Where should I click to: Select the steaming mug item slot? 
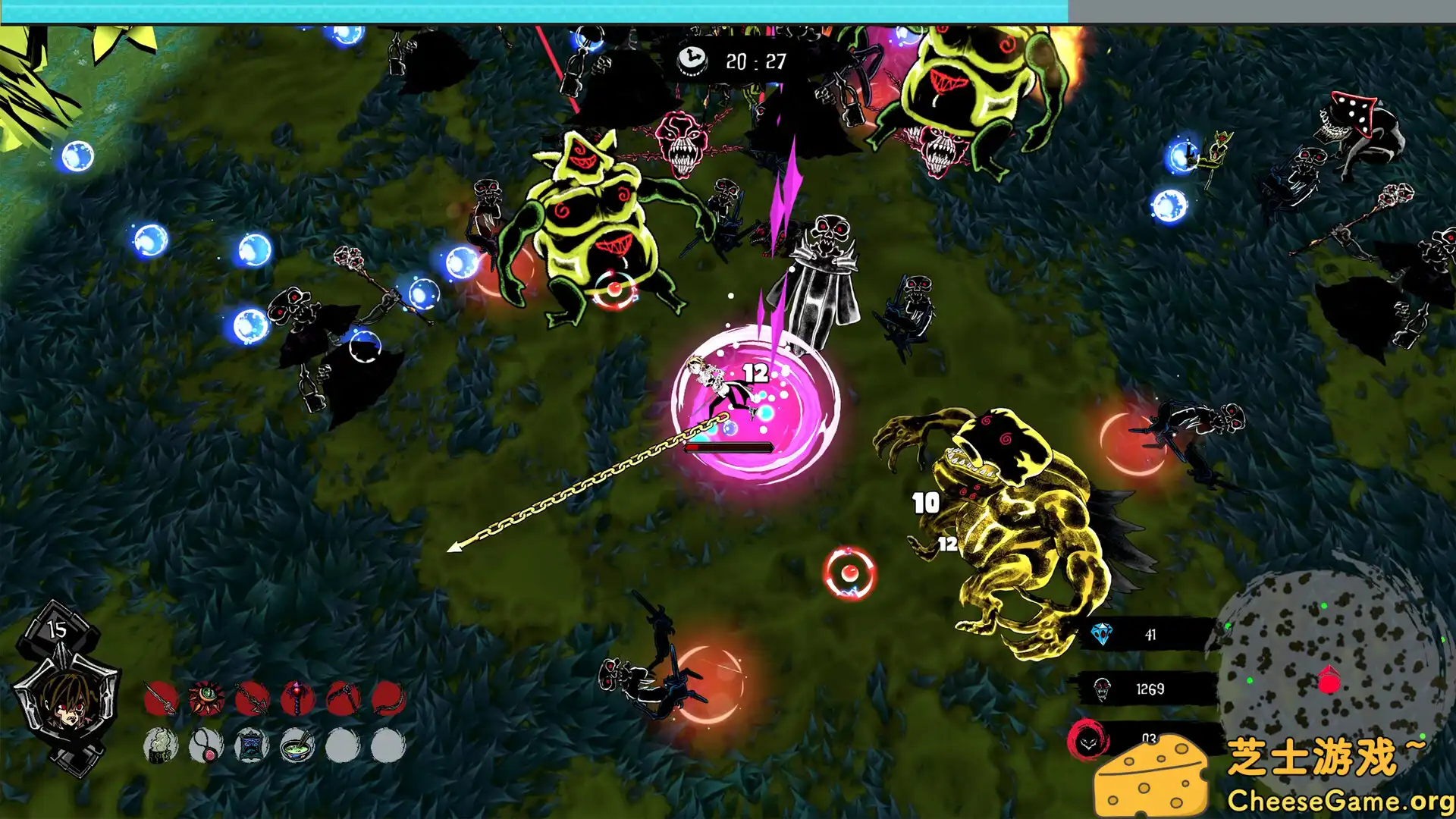pyautogui.click(x=160, y=746)
